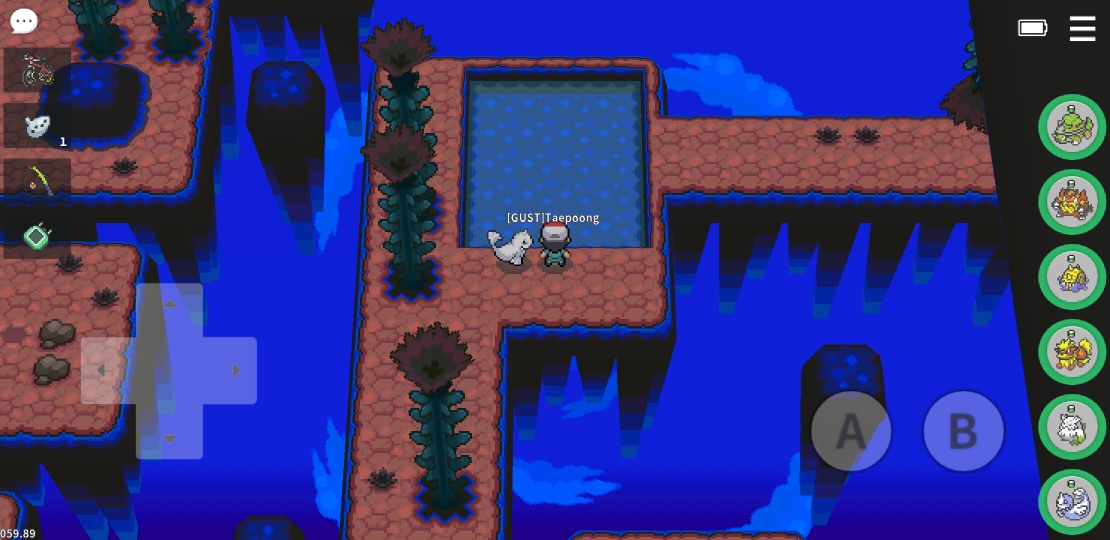Use the bicycle hotbar item

37,70
